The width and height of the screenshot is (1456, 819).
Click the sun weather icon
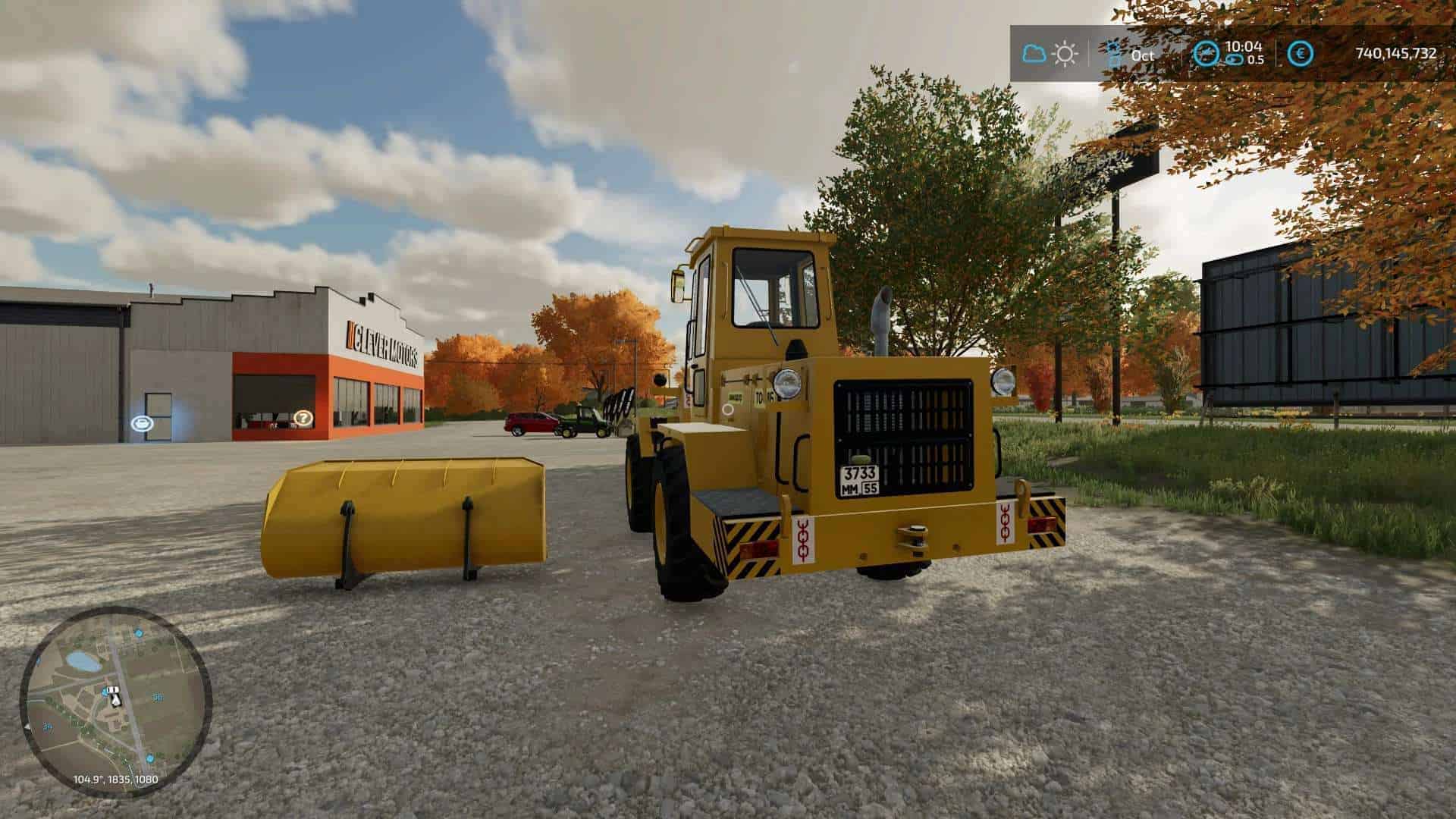point(1065,54)
